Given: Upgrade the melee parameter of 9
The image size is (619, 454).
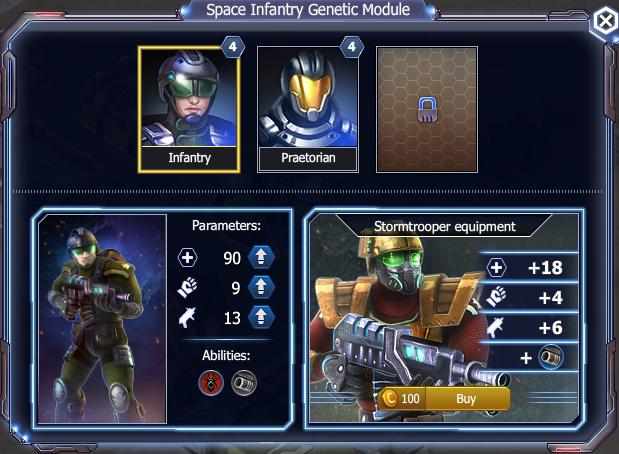Looking at the screenshot, I should 261,288.
